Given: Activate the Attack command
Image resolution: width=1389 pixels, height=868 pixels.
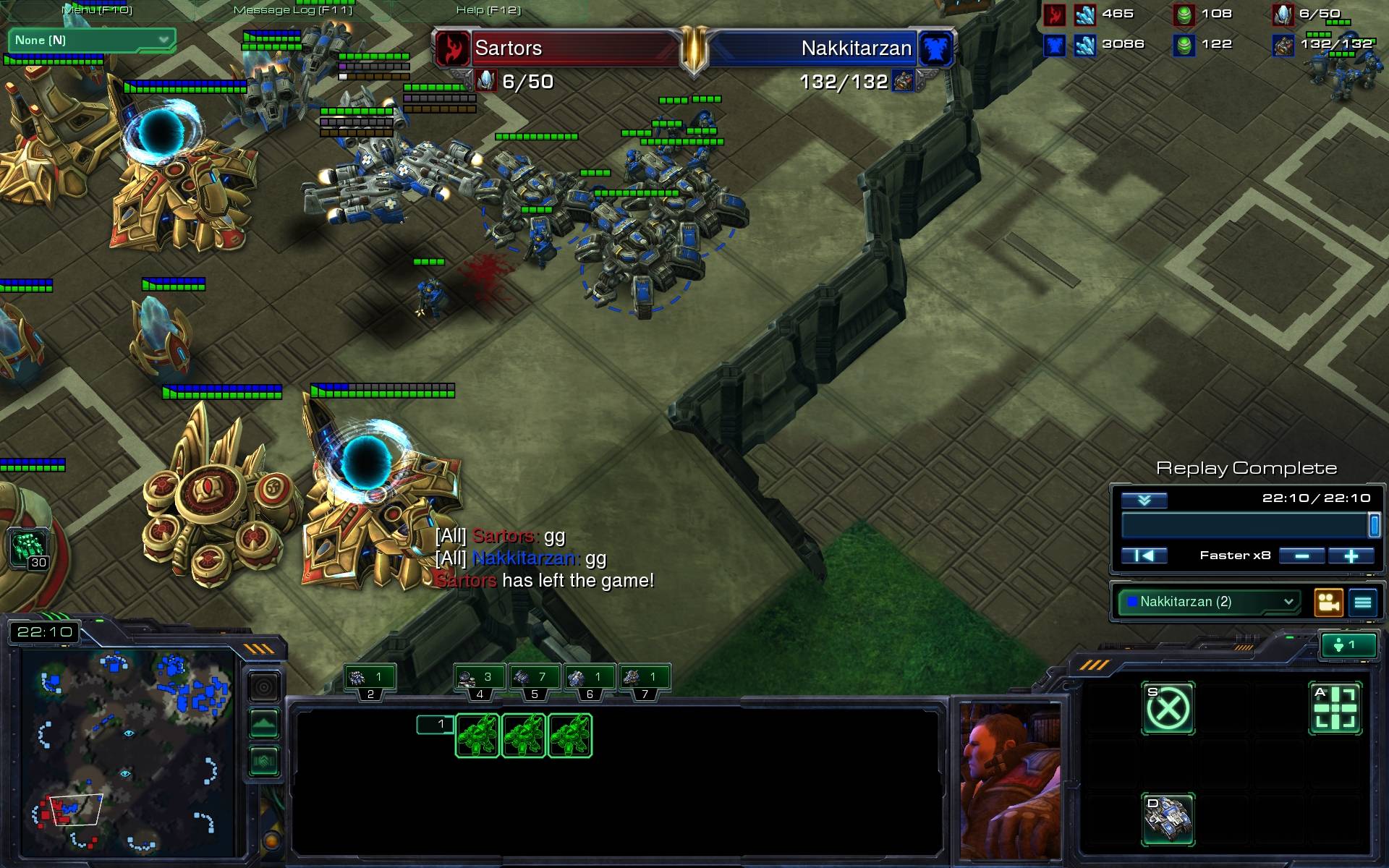Looking at the screenshot, I should (1335, 708).
